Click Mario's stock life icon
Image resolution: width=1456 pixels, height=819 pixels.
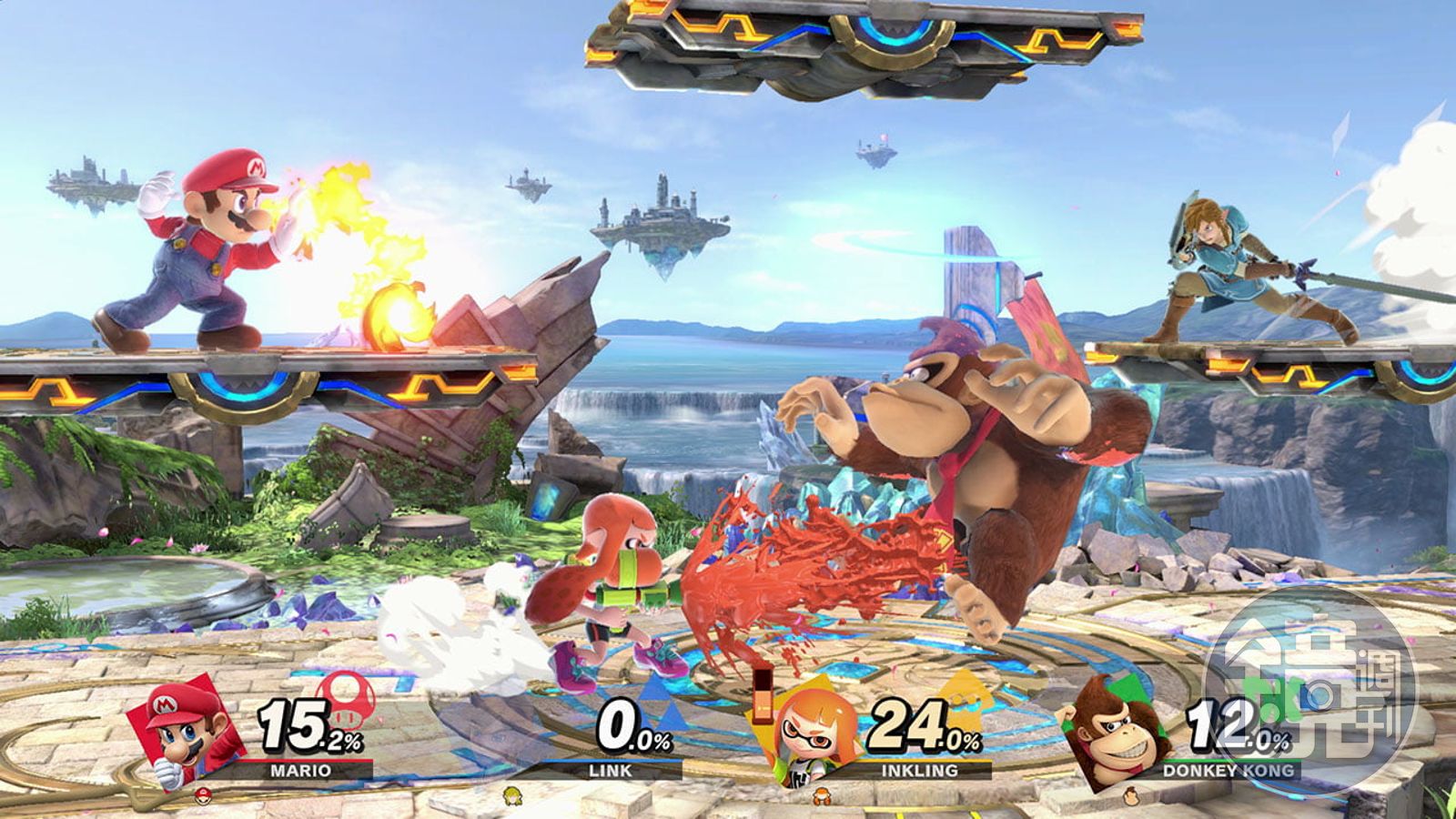203,794
